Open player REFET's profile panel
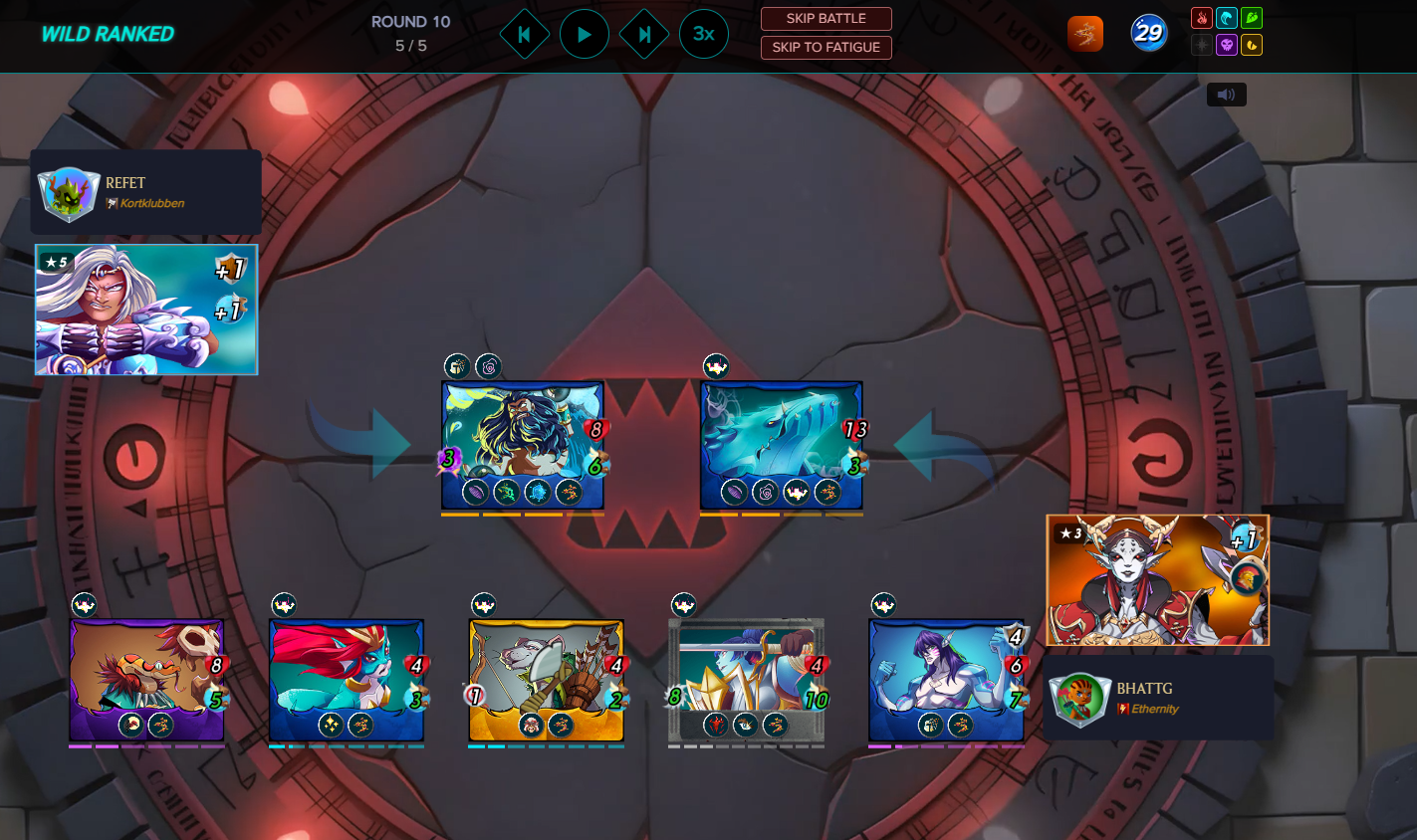The height and width of the screenshot is (840, 1417). coord(145,192)
